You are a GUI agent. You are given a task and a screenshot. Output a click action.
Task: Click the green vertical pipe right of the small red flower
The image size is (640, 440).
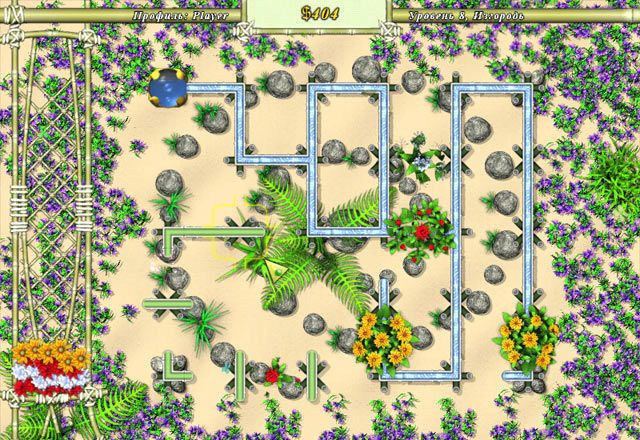(312, 370)
